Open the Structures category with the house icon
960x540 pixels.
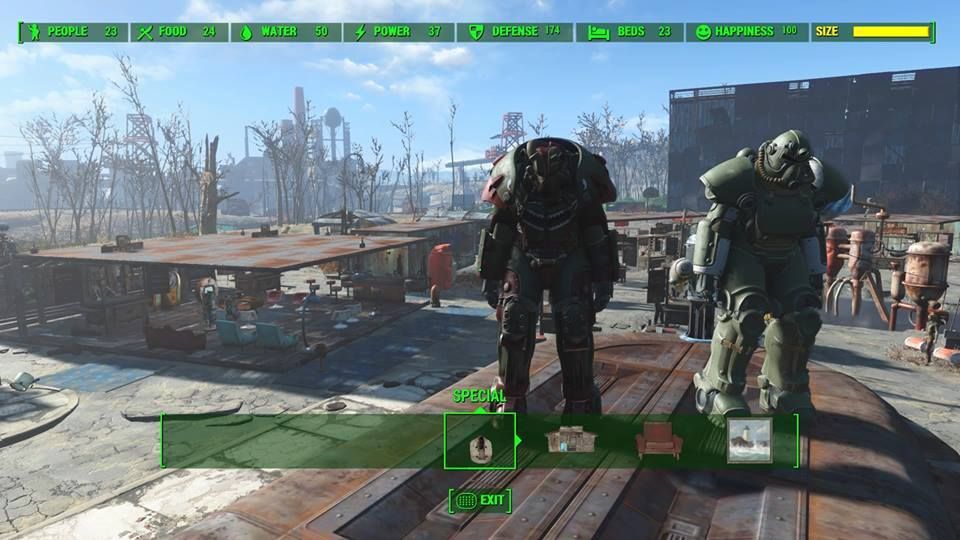(568, 441)
